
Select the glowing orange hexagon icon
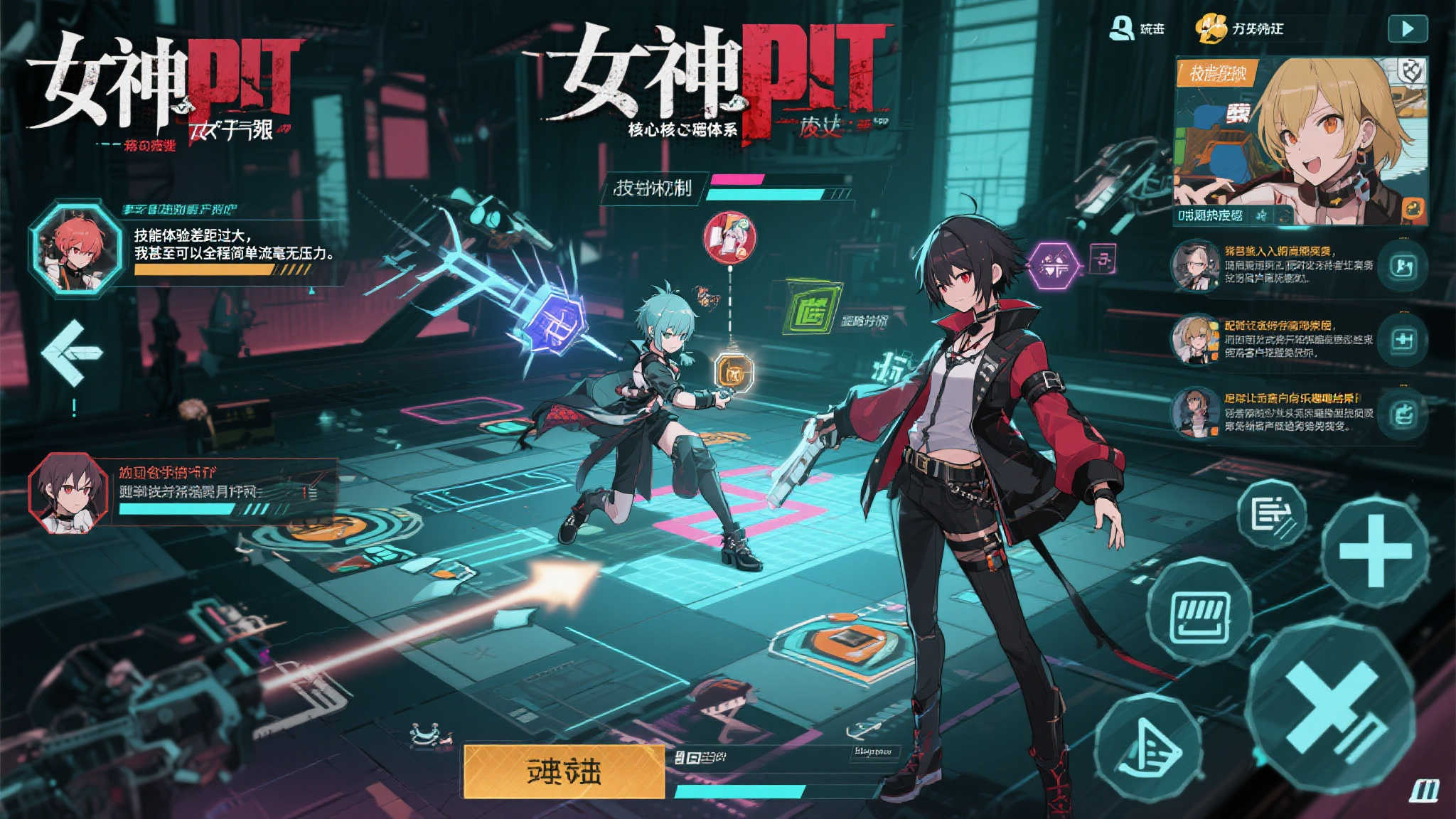(734, 371)
